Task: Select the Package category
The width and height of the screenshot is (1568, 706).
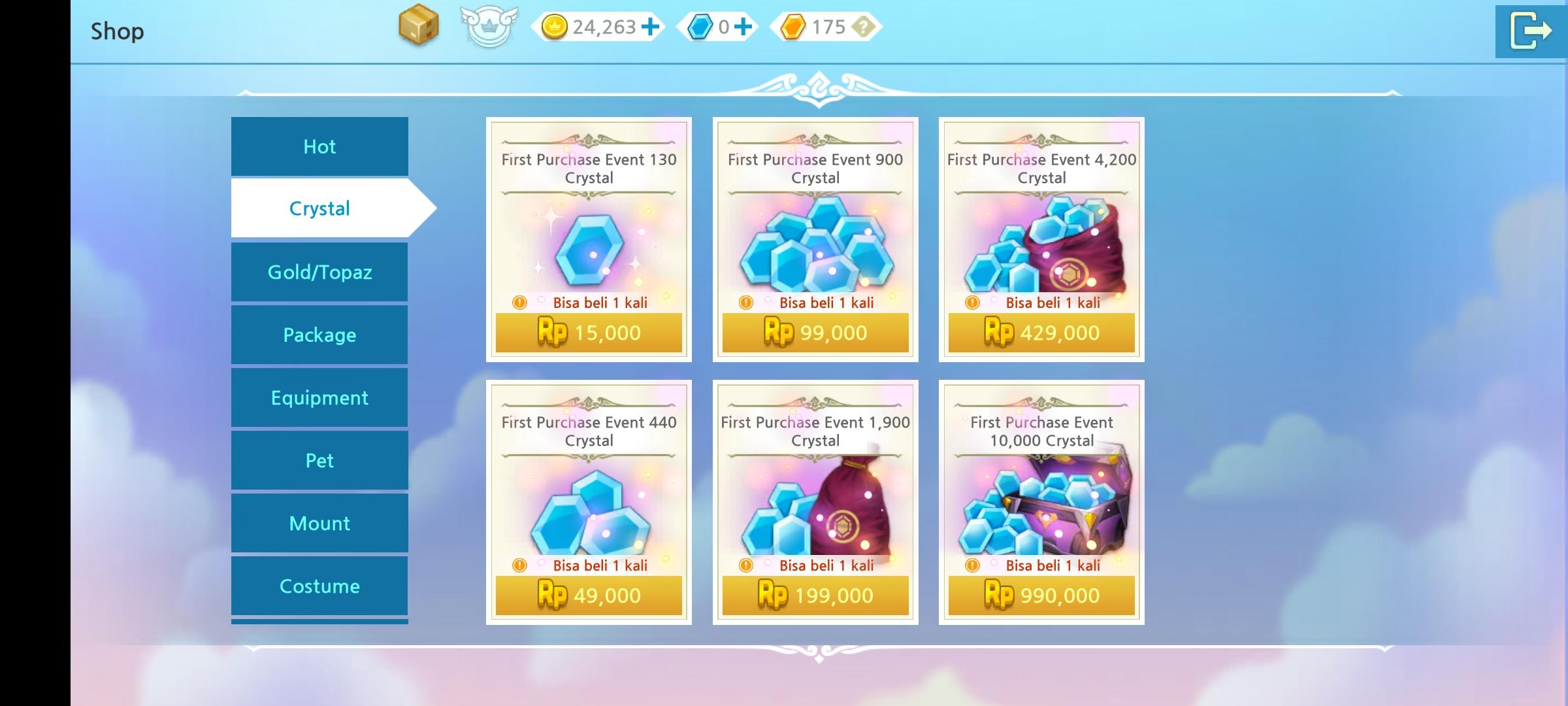Action: pyautogui.click(x=319, y=335)
